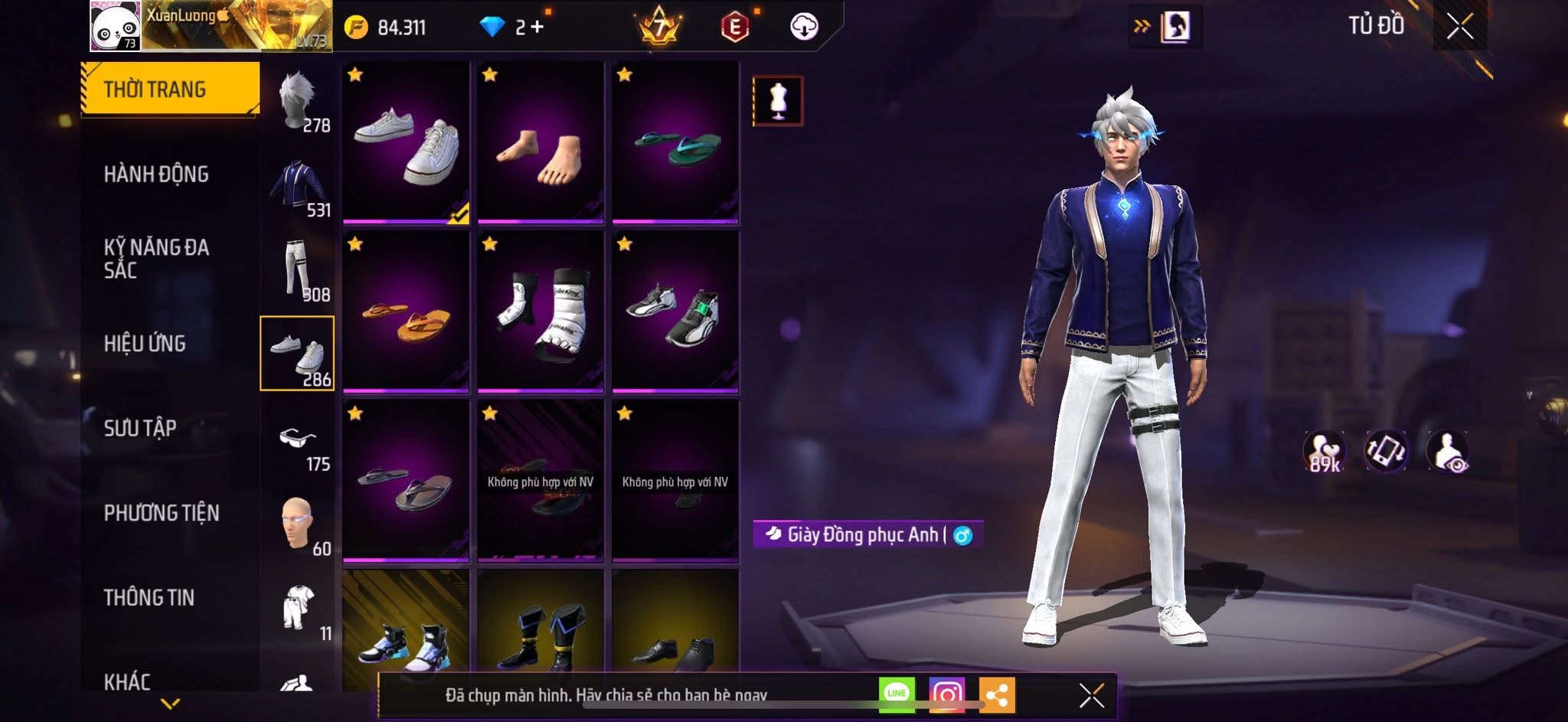1568x722 pixels.
Task: Share the screenshot to Instagram
Action: [x=946, y=694]
